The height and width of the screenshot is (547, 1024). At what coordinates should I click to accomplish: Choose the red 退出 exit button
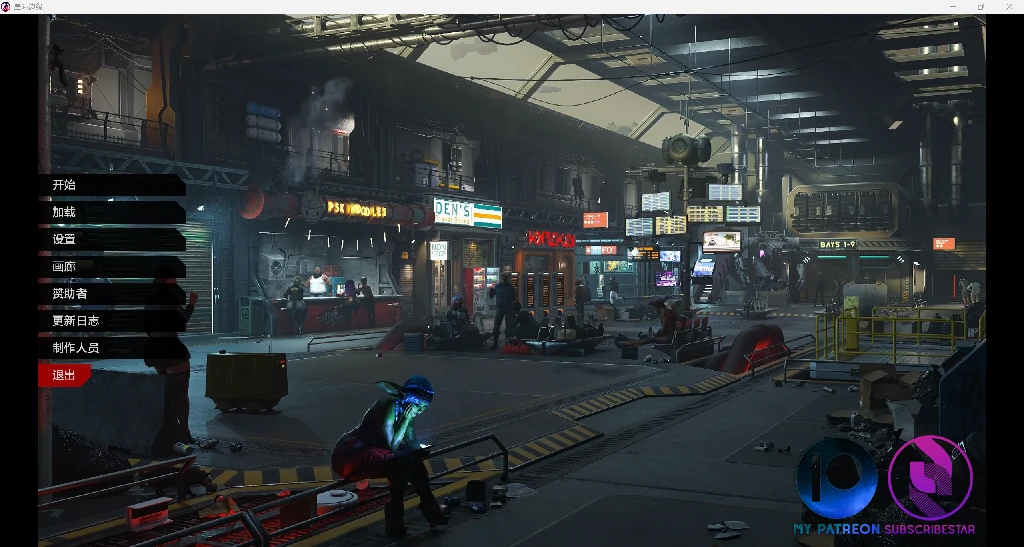tap(64, 375)
